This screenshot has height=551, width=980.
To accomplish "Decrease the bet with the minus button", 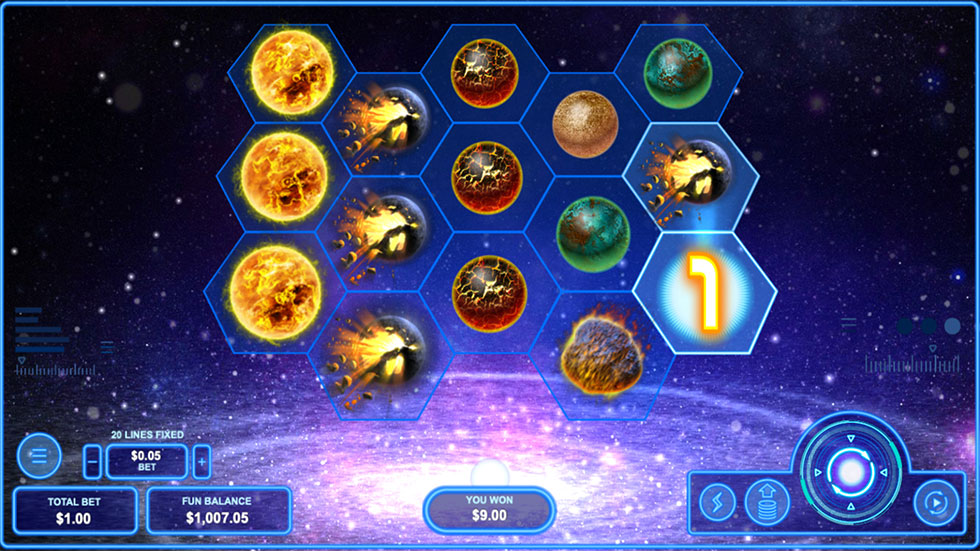I will pyautogui.click(x=92, y=461).
